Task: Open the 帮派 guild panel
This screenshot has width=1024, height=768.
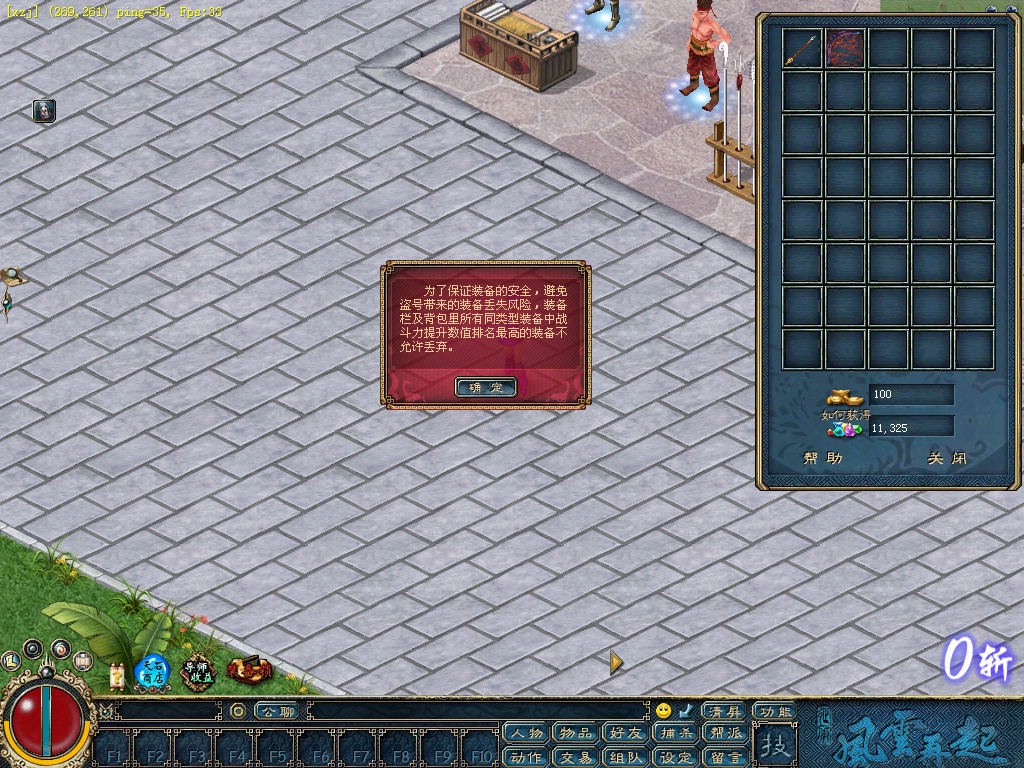Action: pos(726,734)
